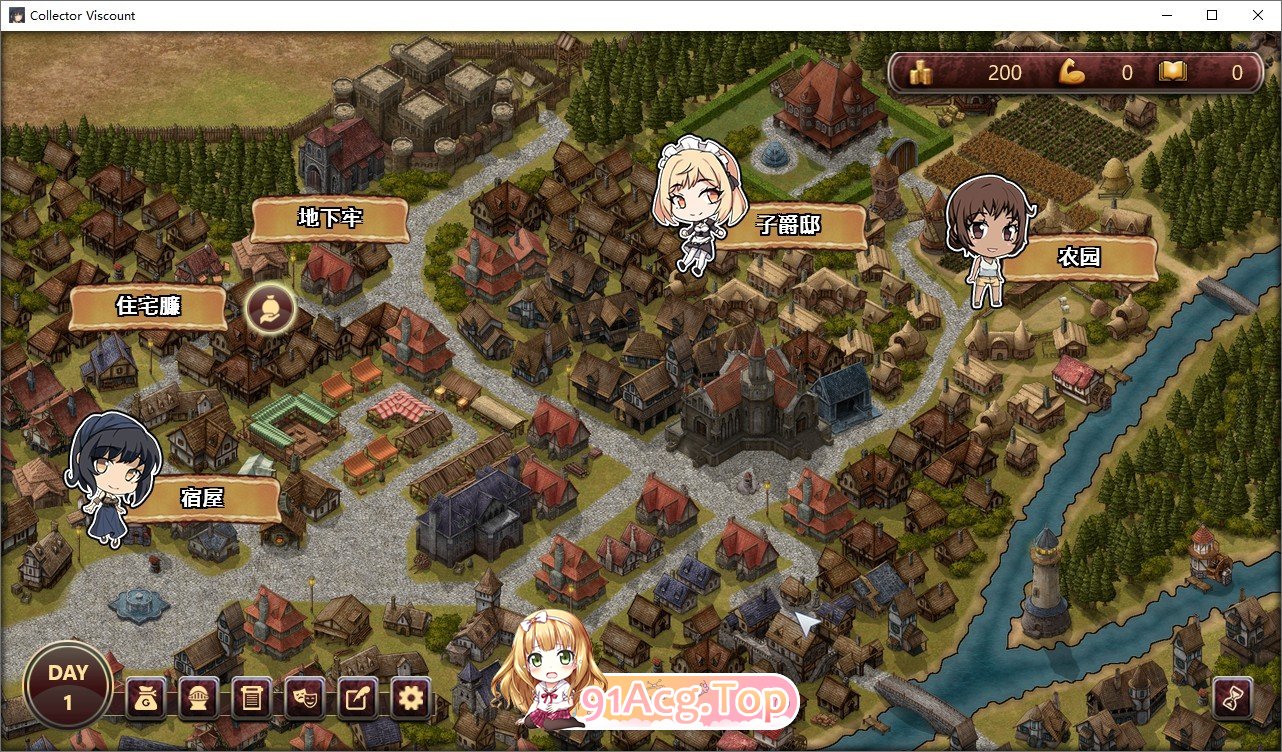Click the round money pouch map marker
The width and height of the screenshot is (1282, 752).
[270, 308]
